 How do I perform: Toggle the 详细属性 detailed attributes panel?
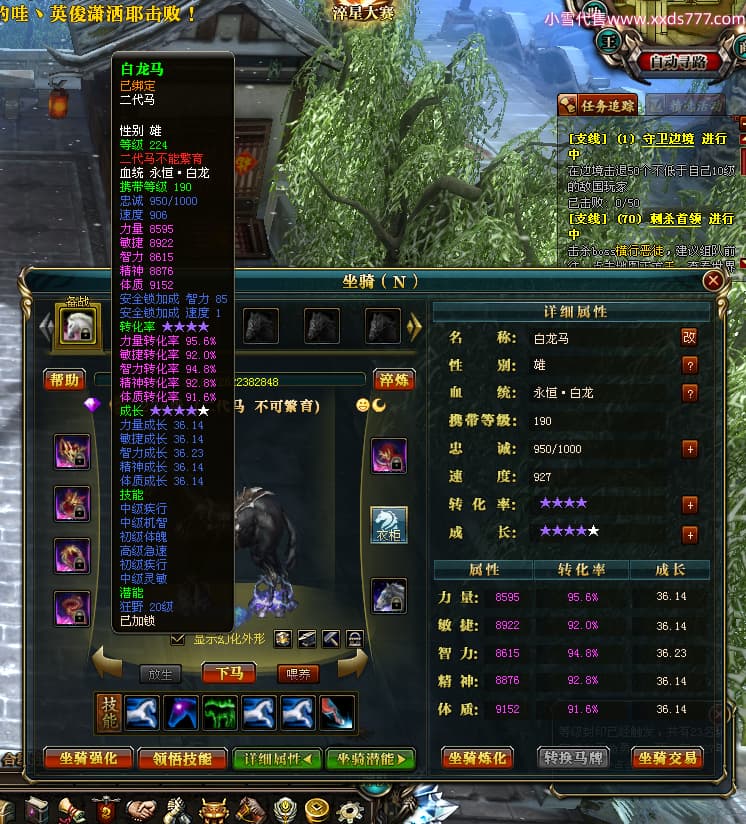pyautogui.click(x=278, y=758)
